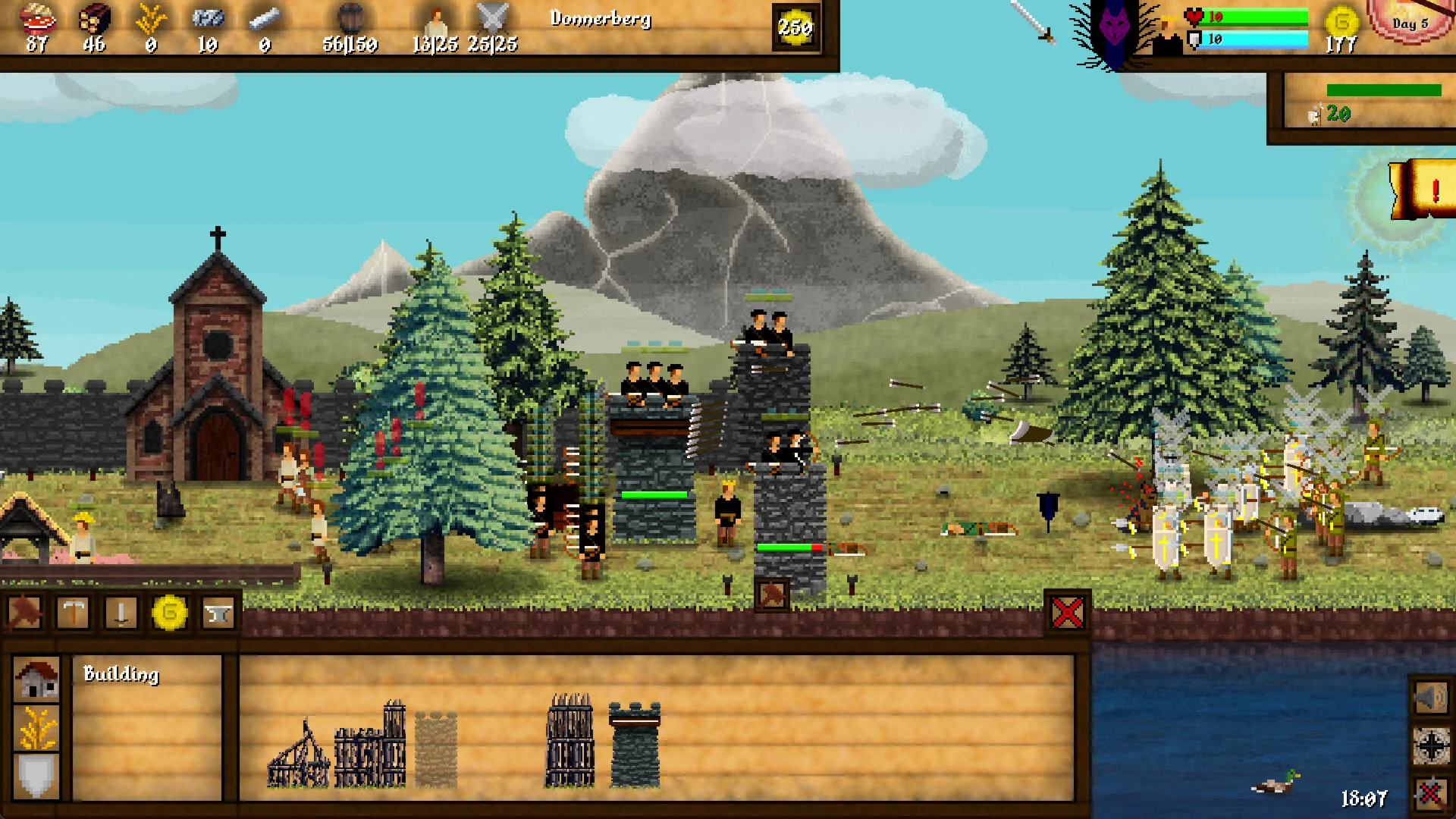Switch to the shield defense category
Viewport: 1456px width, 819px height.
(36, 777)
